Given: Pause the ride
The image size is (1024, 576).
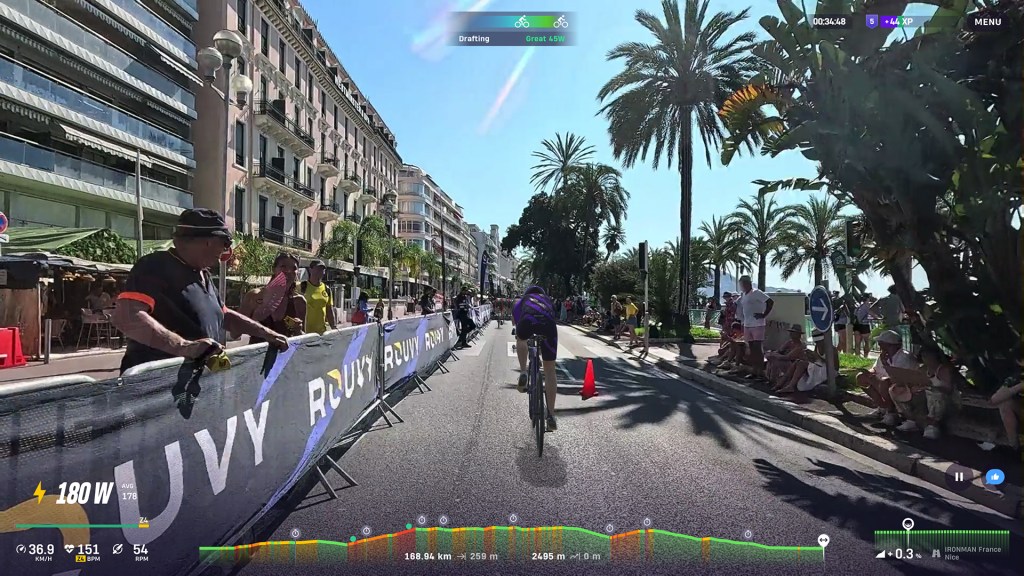Looking at the screenshot, I should [959, 477].
